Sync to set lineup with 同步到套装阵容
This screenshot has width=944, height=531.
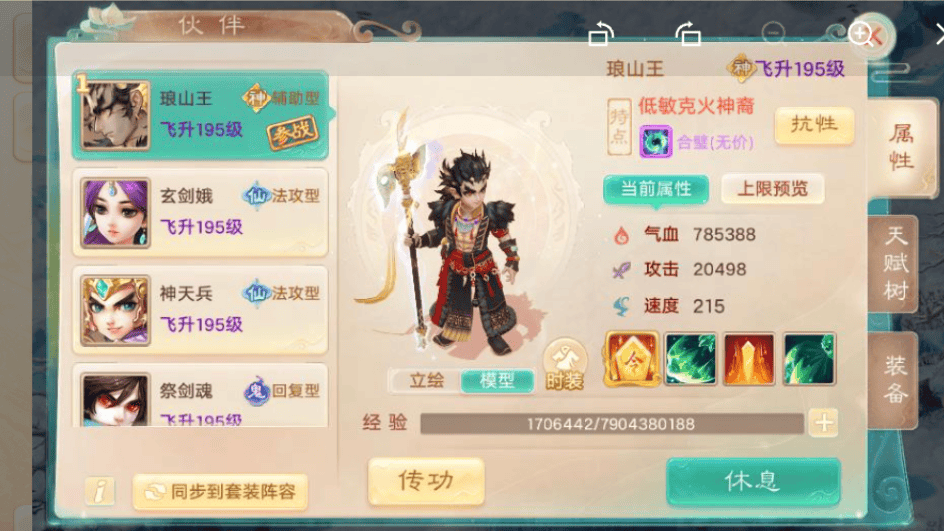pyautogui.click(x=220, y=491)
